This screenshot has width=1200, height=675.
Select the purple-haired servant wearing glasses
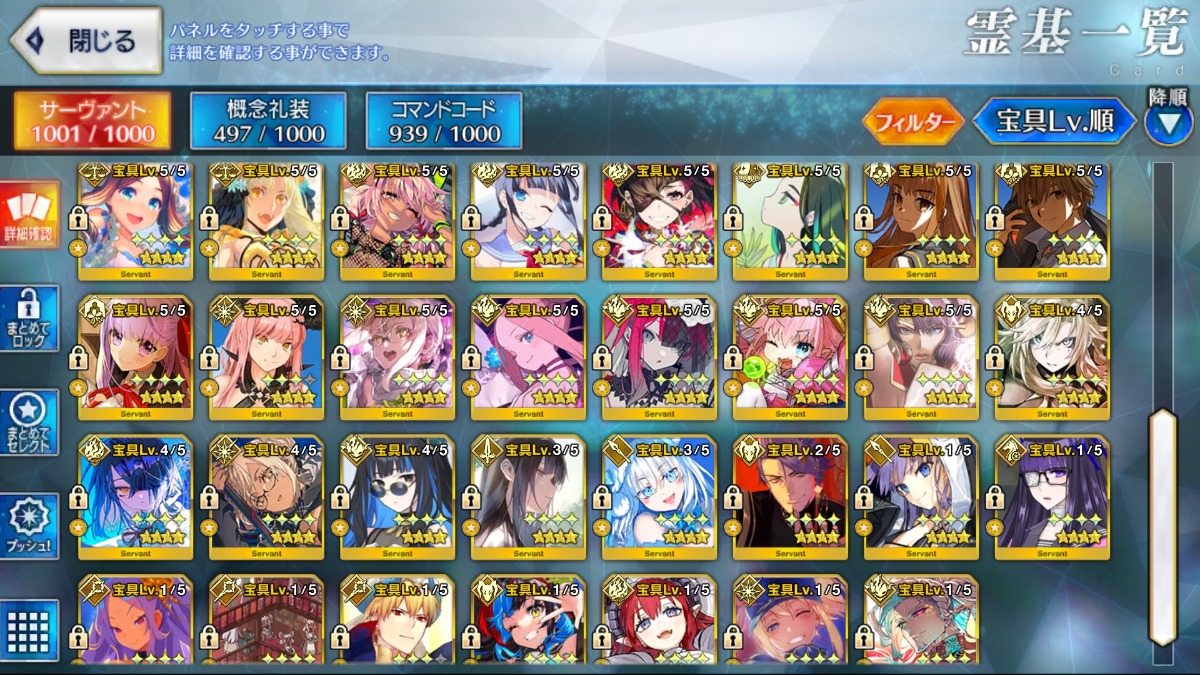(x=1052, y=497)
